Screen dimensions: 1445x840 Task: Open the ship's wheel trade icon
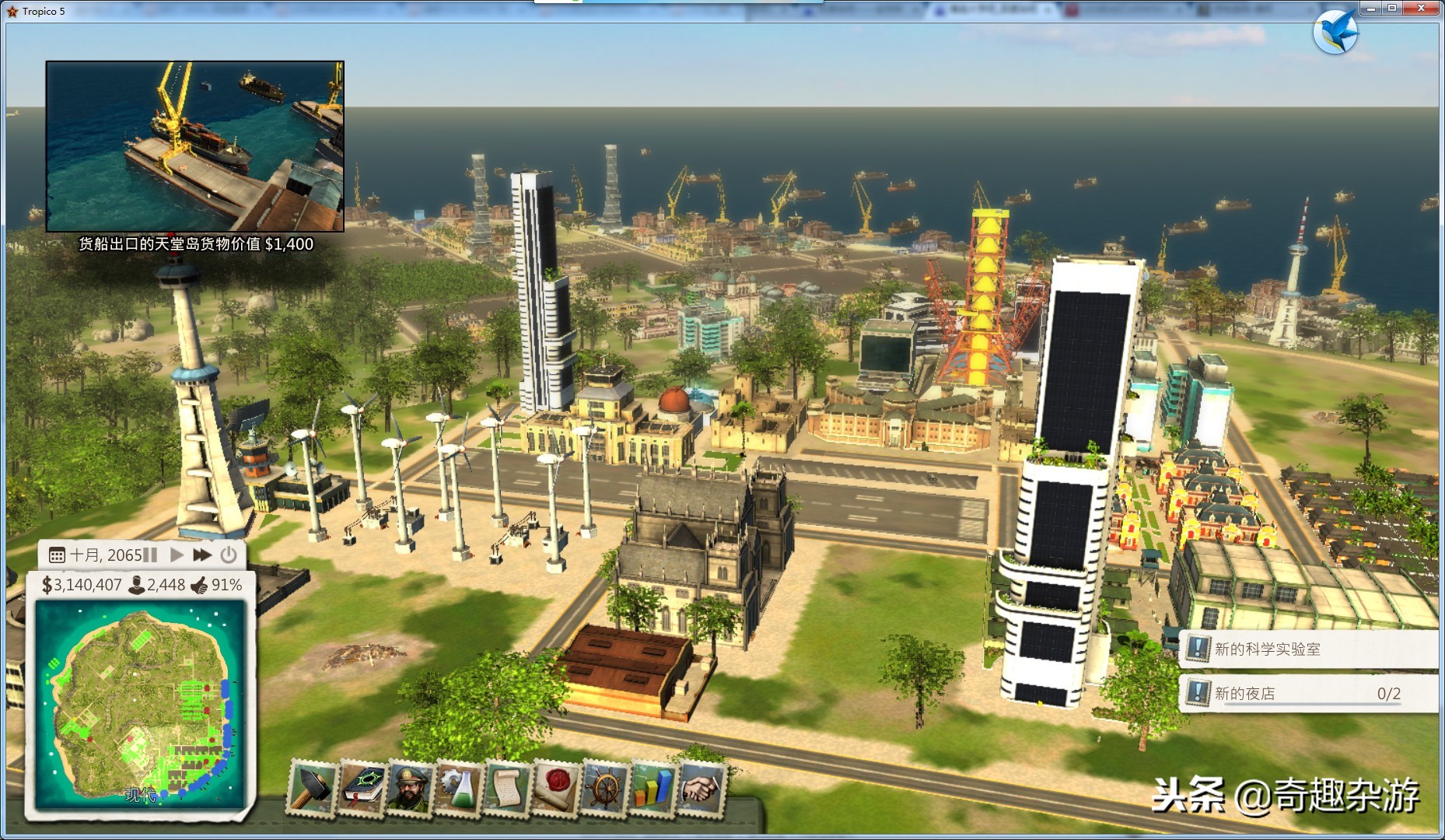604,788
